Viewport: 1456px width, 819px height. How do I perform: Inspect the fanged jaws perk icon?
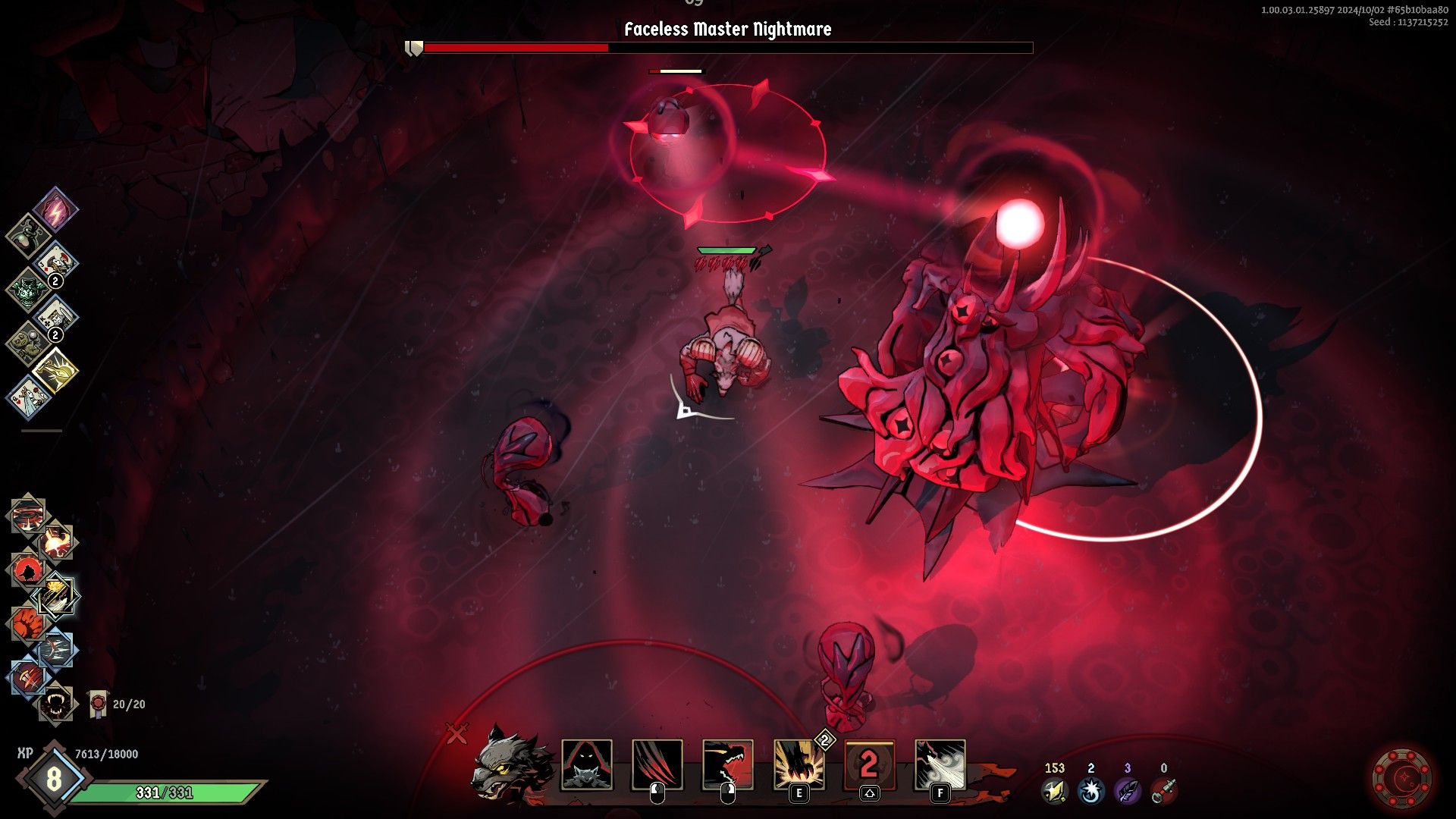56,705
